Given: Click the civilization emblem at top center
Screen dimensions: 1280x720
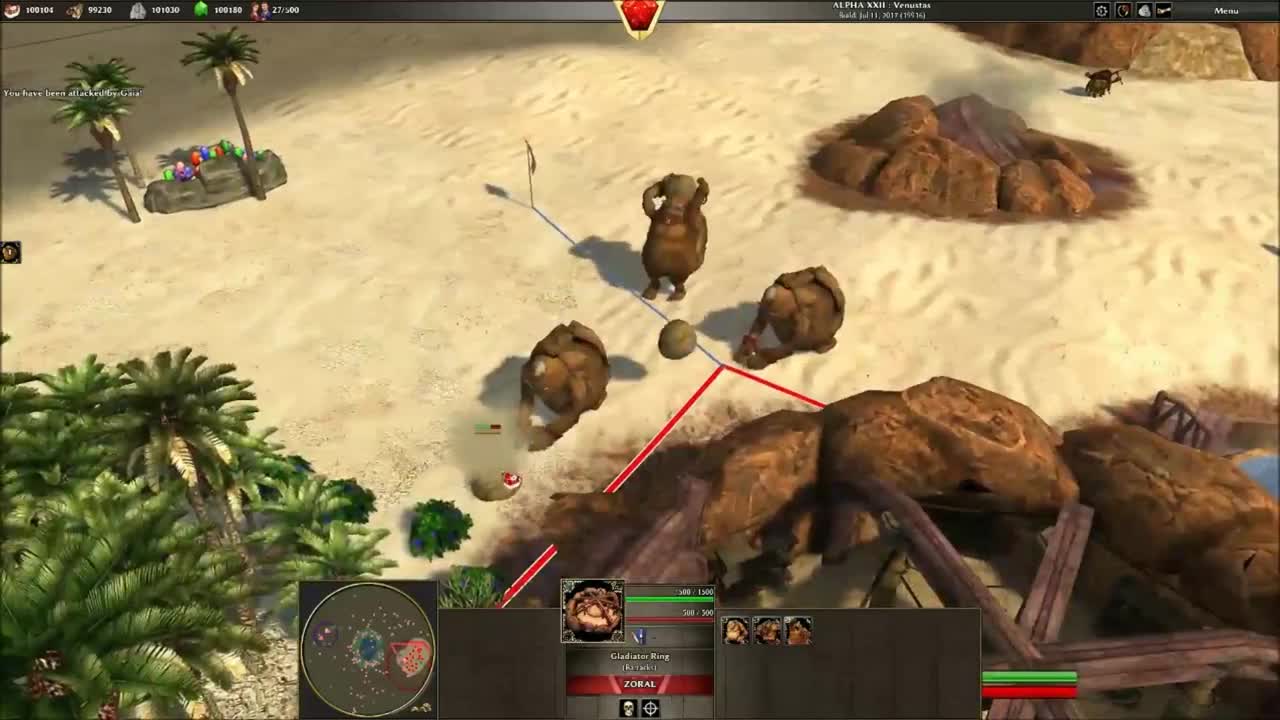Looking at the screenshot, I should click(x=640, y=16).
